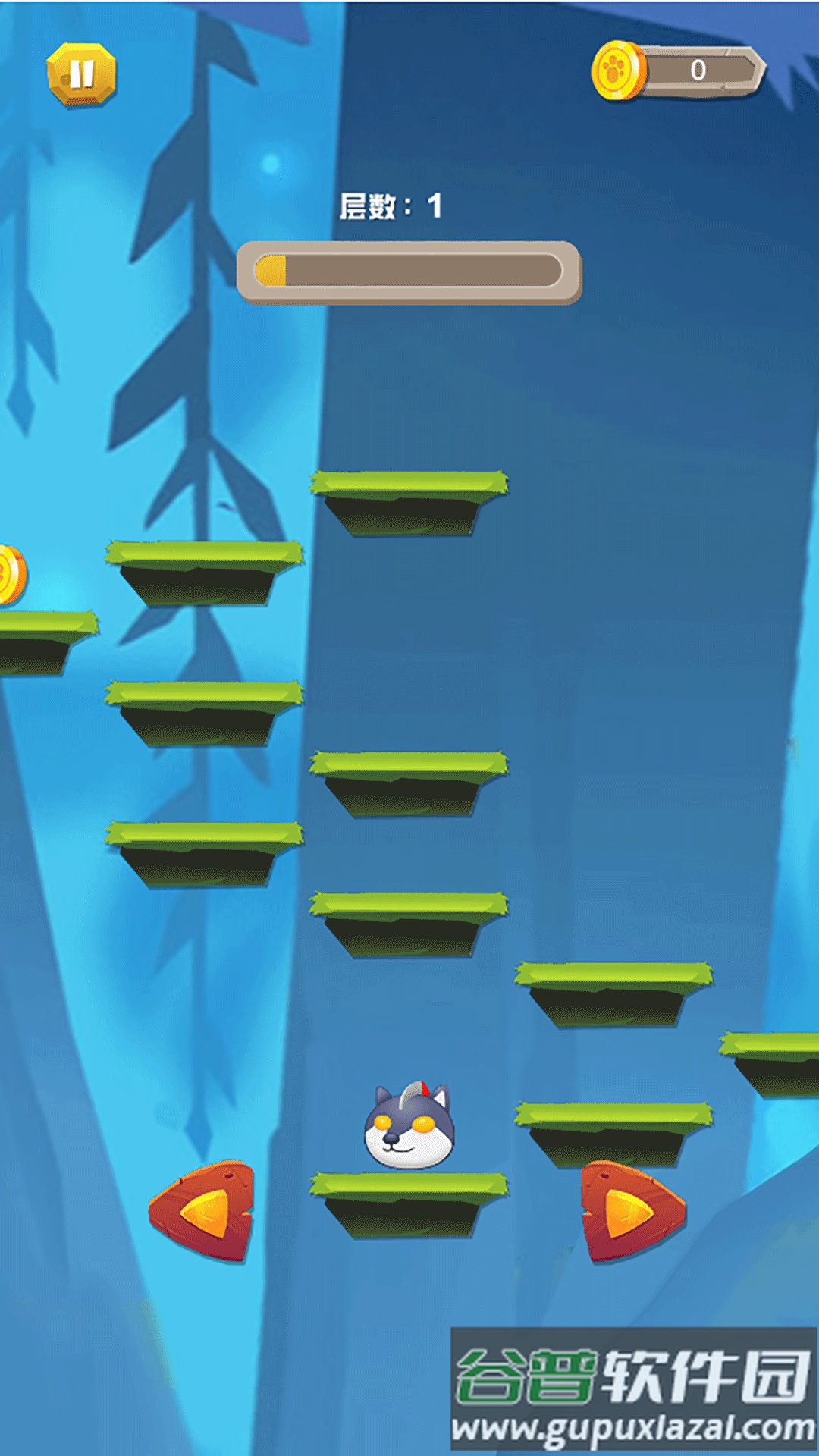This screenshot has height=1456, width=819.
Task: Tap the red left arrow control
Action: [x=203, y=1211]
